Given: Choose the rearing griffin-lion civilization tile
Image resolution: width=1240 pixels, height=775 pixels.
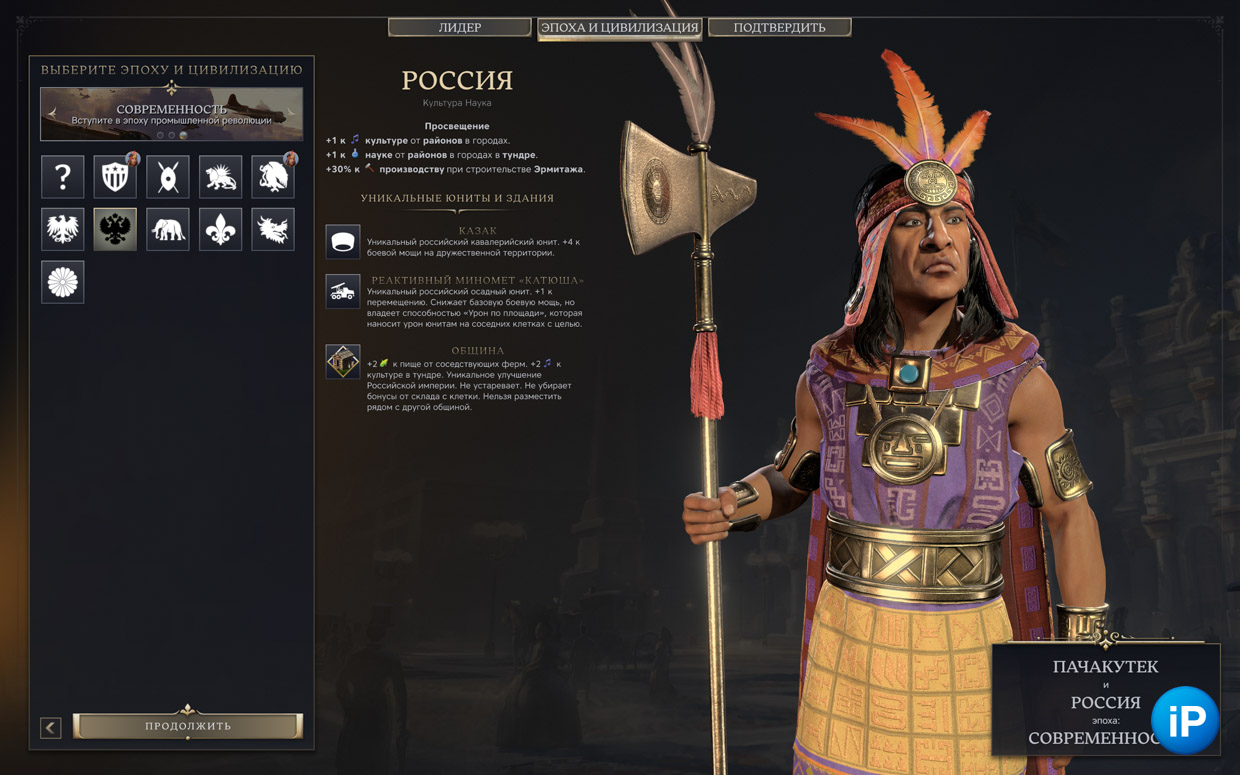Looking at the screenshot, I should [273, 177].
